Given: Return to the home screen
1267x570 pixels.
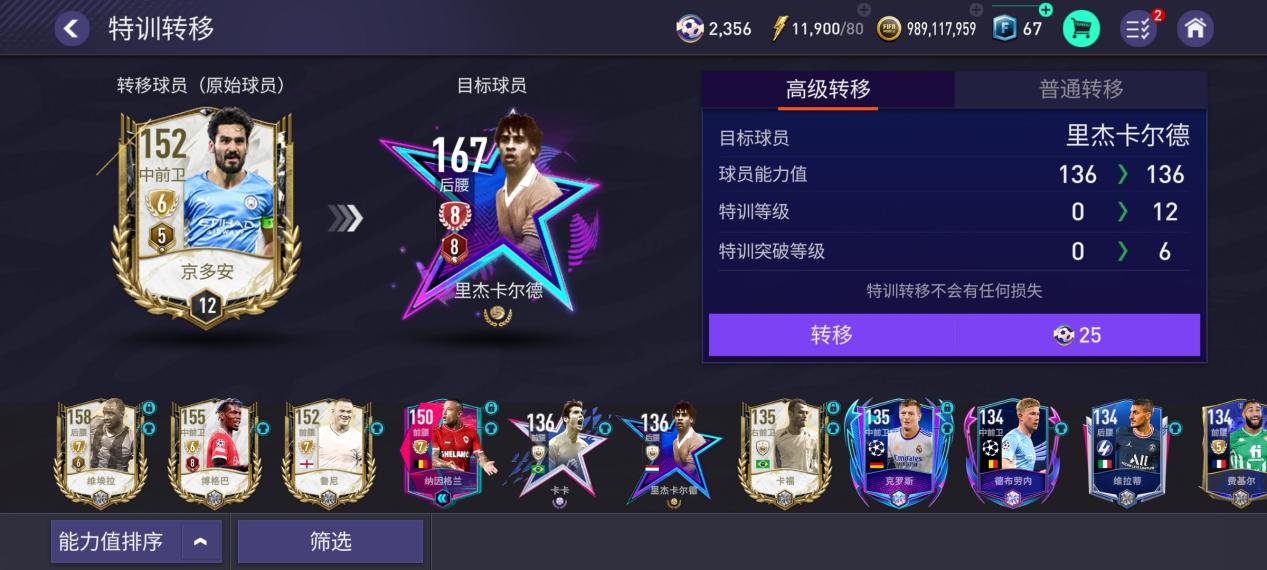Looking at the screenshot, I should point(1195,28).
